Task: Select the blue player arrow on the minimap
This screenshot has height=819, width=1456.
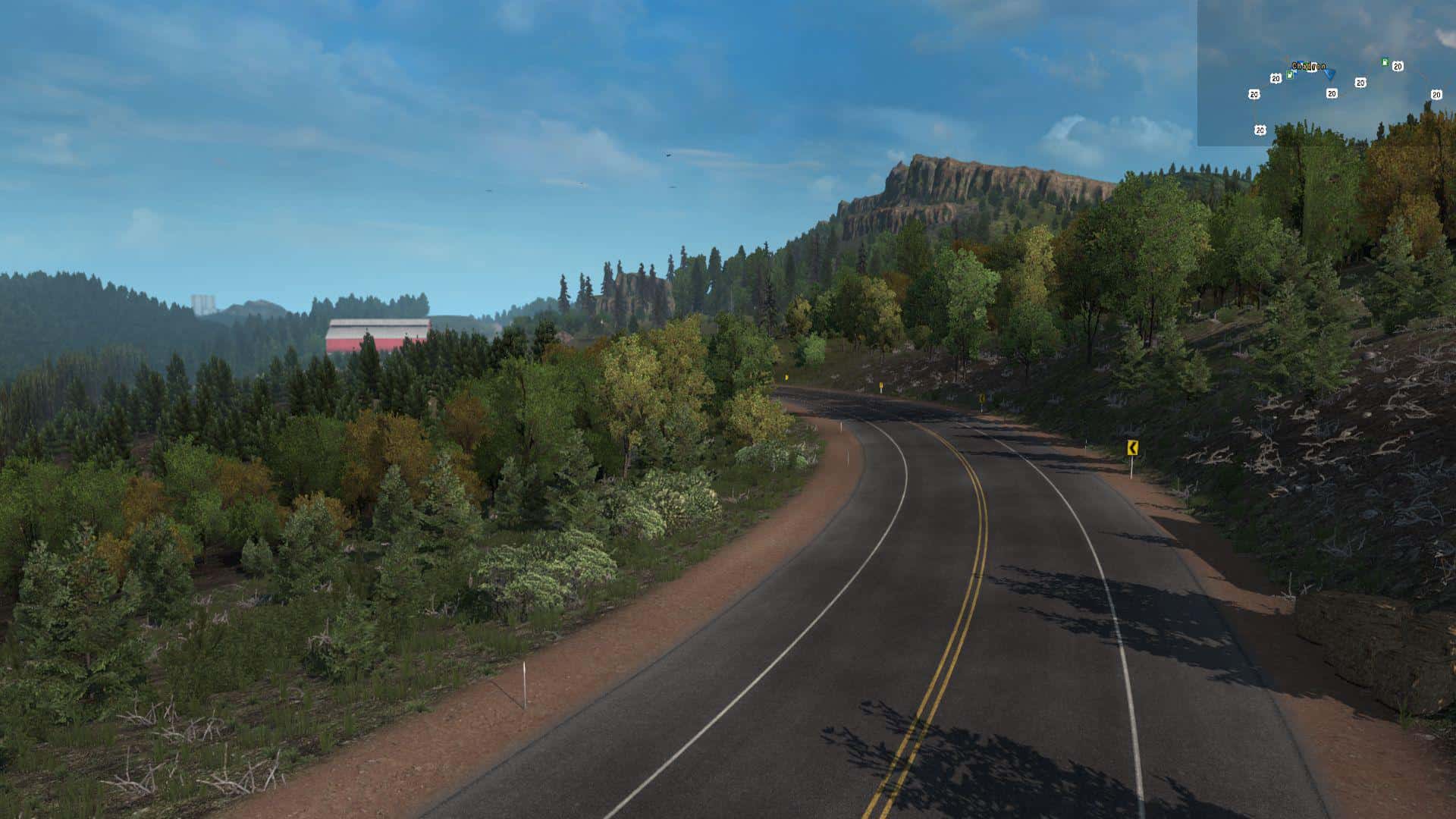Action: click(1330, 75)
